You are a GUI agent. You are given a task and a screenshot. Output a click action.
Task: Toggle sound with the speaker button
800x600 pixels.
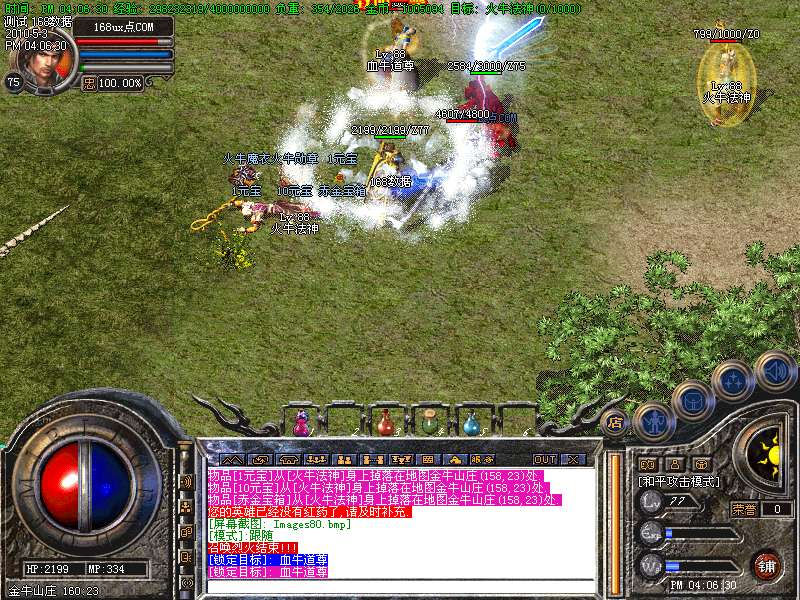coord(774,370)
